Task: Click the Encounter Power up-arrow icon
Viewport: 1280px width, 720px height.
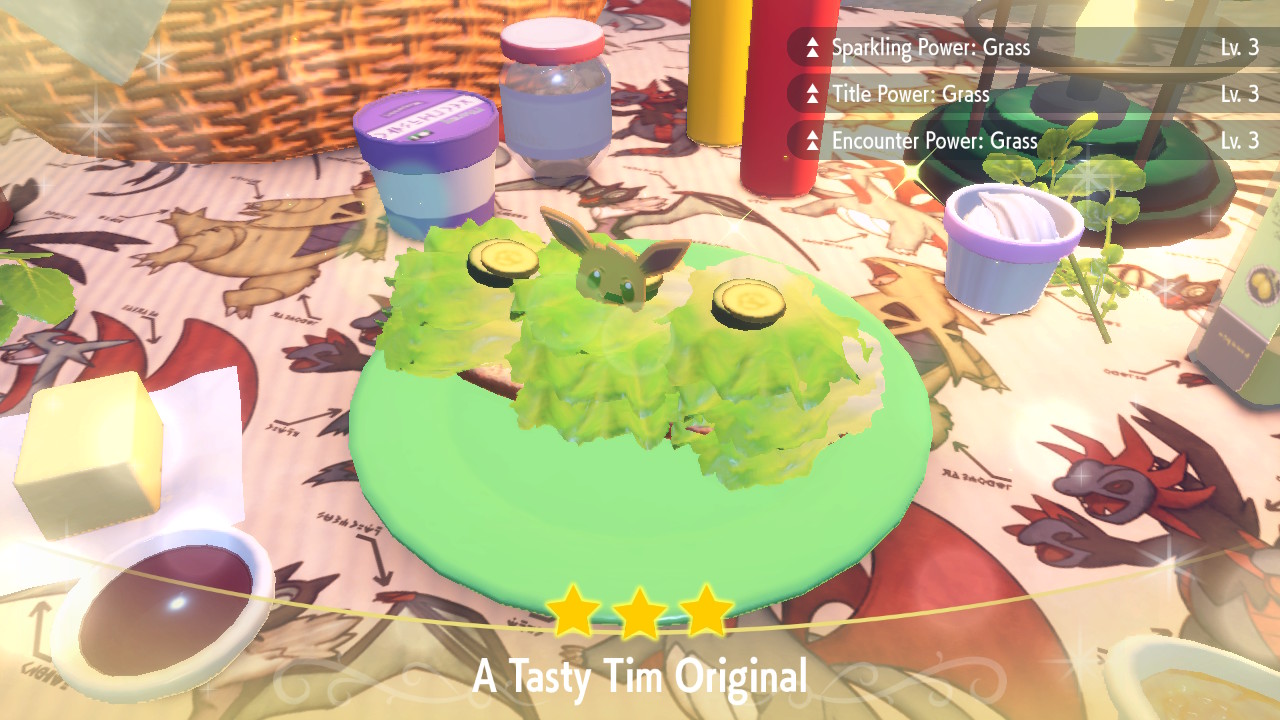Action: click(x=814, y=141)
